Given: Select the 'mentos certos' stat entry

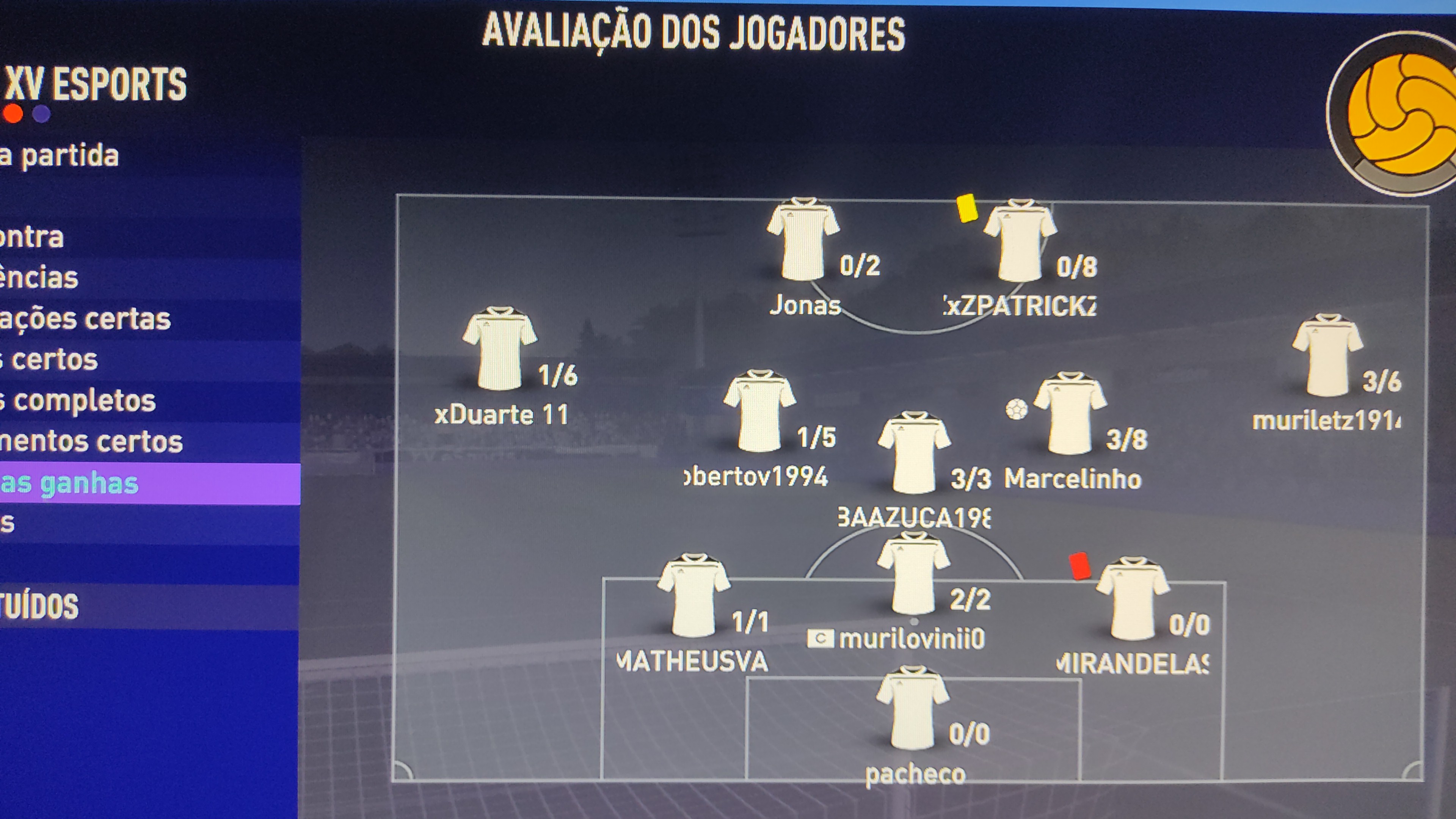Looking at the screenshot, I should point(91,441).
